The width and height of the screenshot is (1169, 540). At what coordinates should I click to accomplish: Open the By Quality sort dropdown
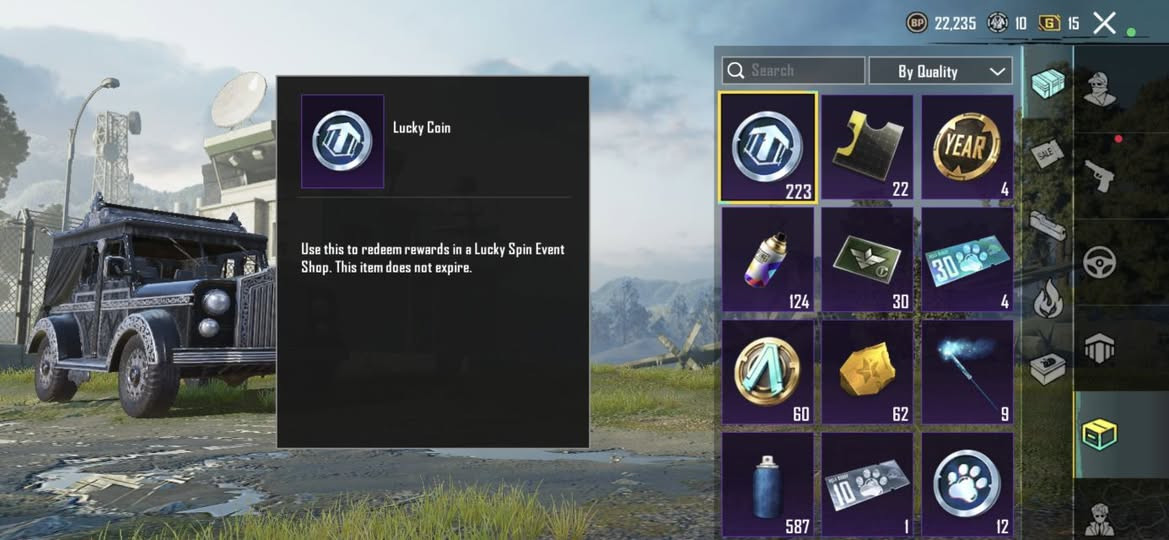[940, 71]
